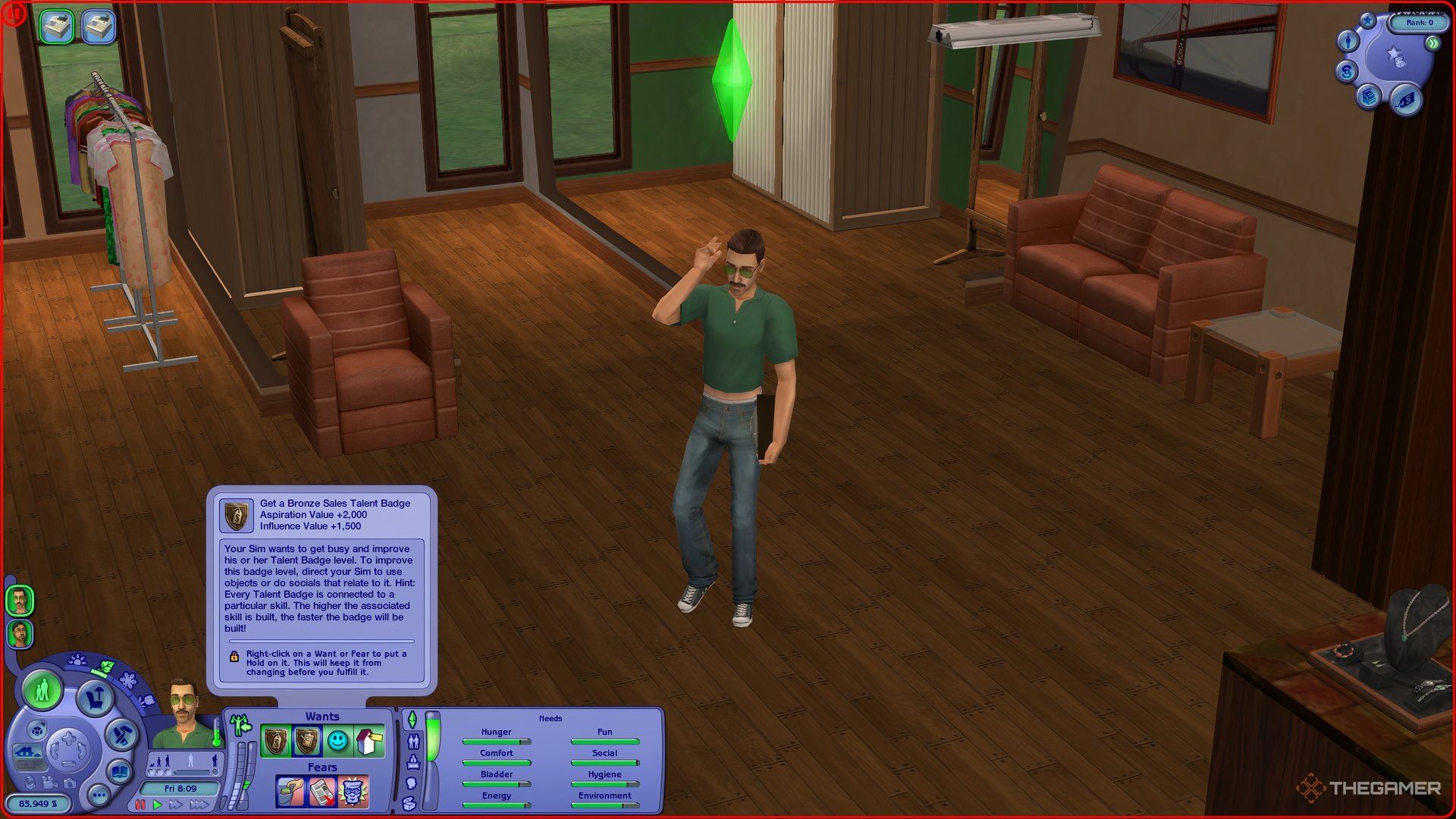Image resolution: width=1456 pixels, height=819 pixels.
Task: Open Buy mode with the armchair icon
Action: [95, 697]
